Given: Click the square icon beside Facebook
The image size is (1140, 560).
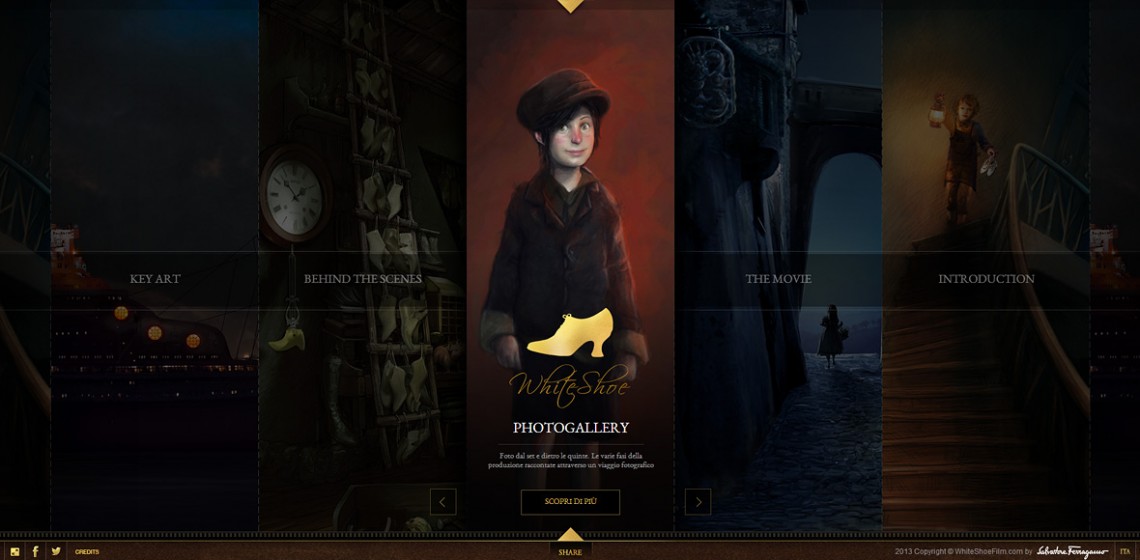Looking at the screenshot, I should [x=15, y=551].
